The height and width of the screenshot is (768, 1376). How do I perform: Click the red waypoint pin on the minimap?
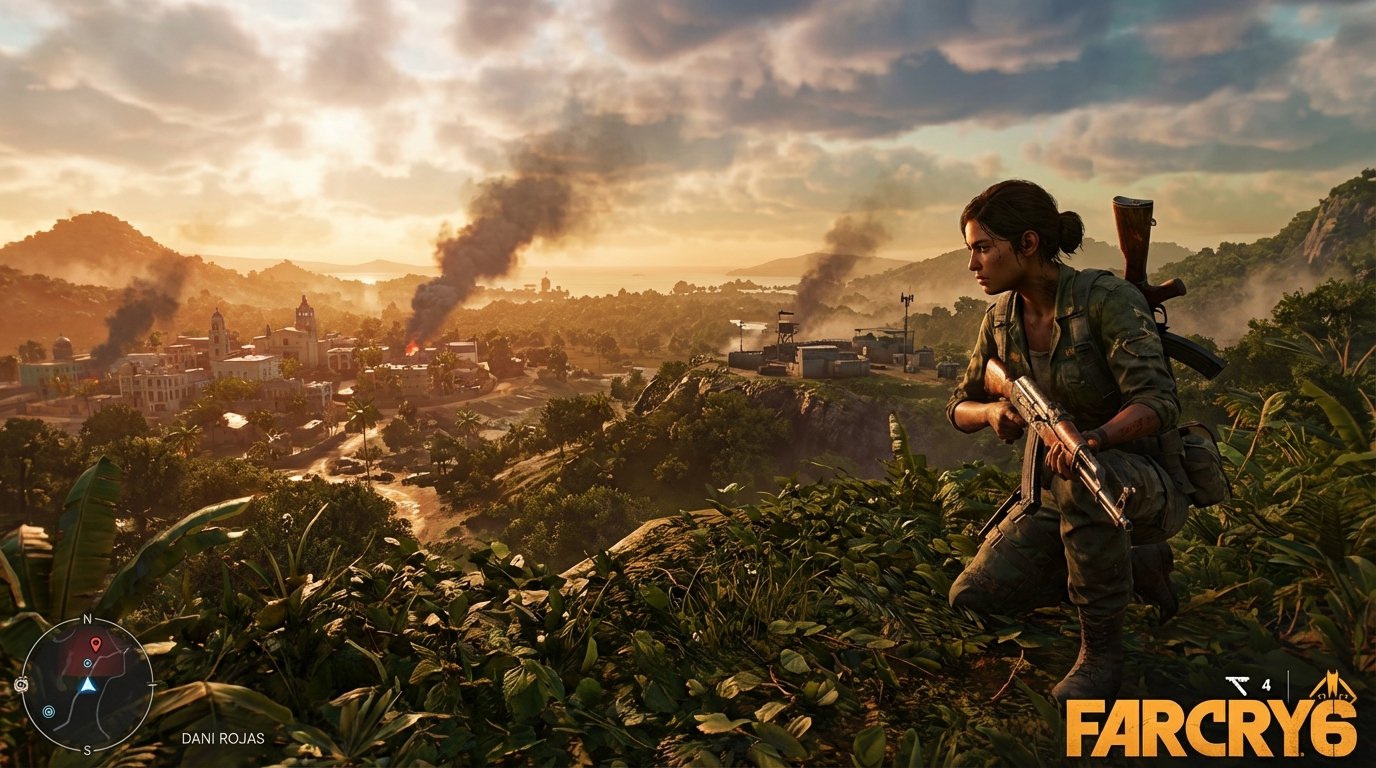[x=95, y=644]
